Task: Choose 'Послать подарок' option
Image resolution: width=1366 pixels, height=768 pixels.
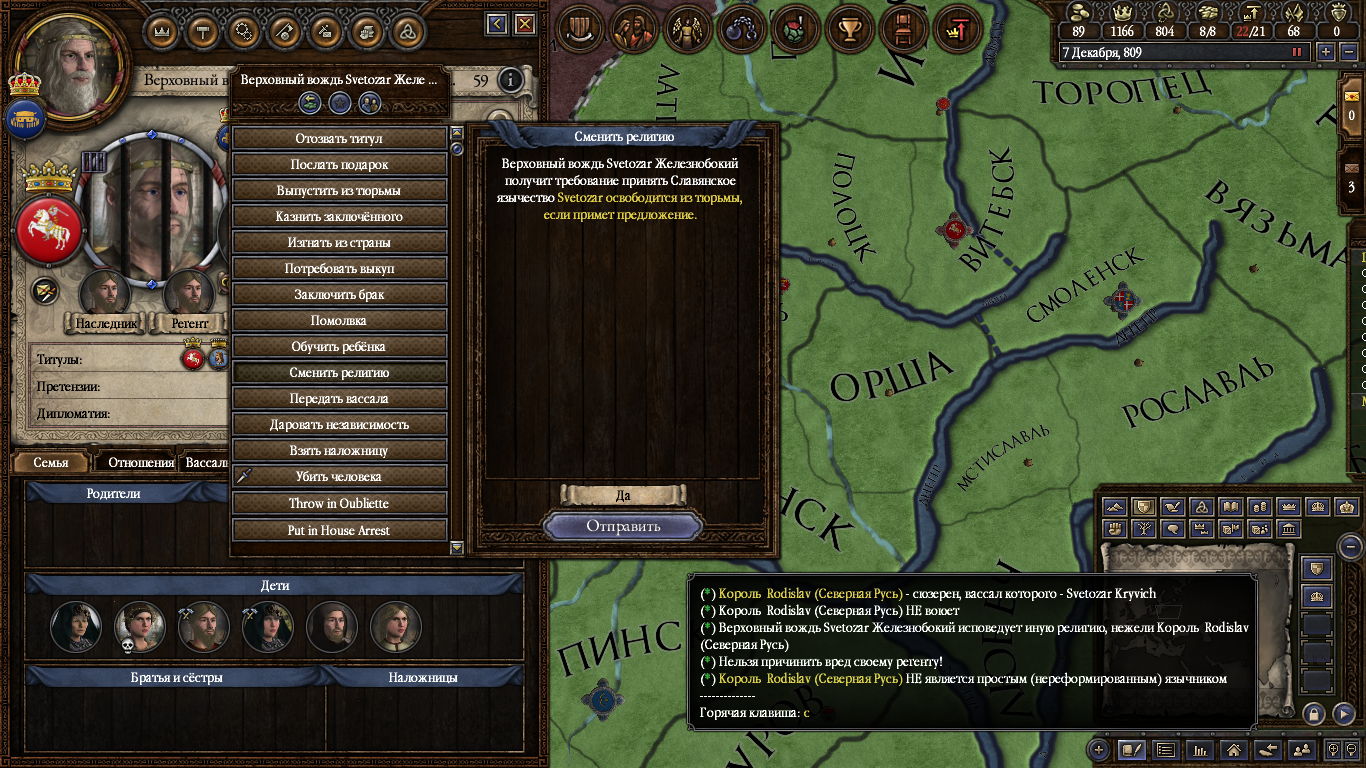Action: coord(339,164)
